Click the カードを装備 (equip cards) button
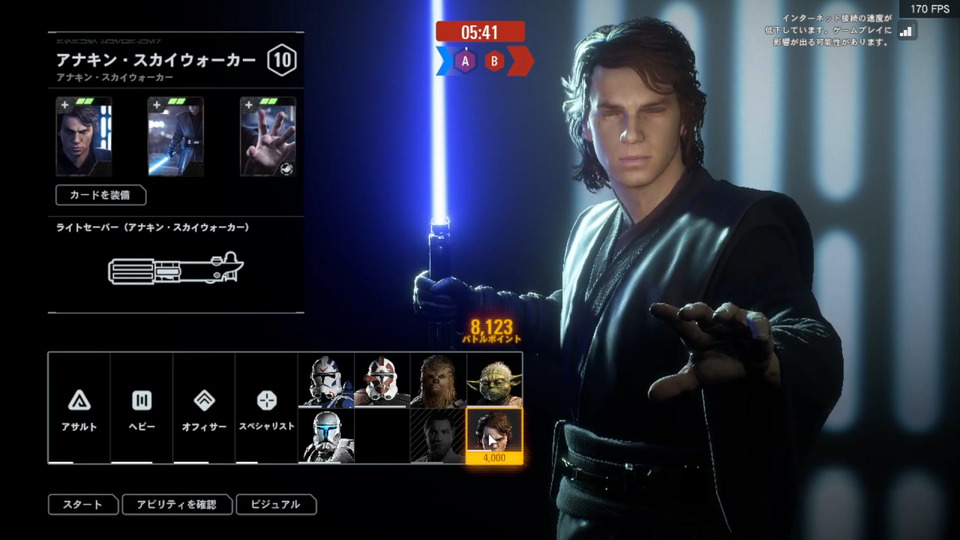The image size is (960, 540). [100, 195]
